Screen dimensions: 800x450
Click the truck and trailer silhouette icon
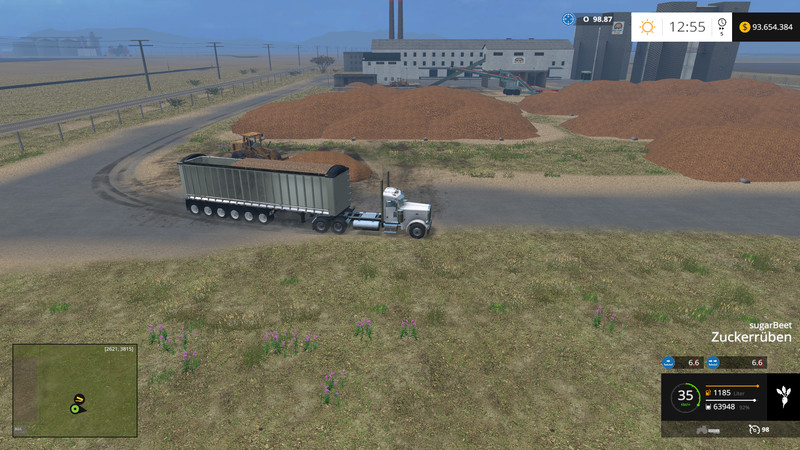pos(706,429)
